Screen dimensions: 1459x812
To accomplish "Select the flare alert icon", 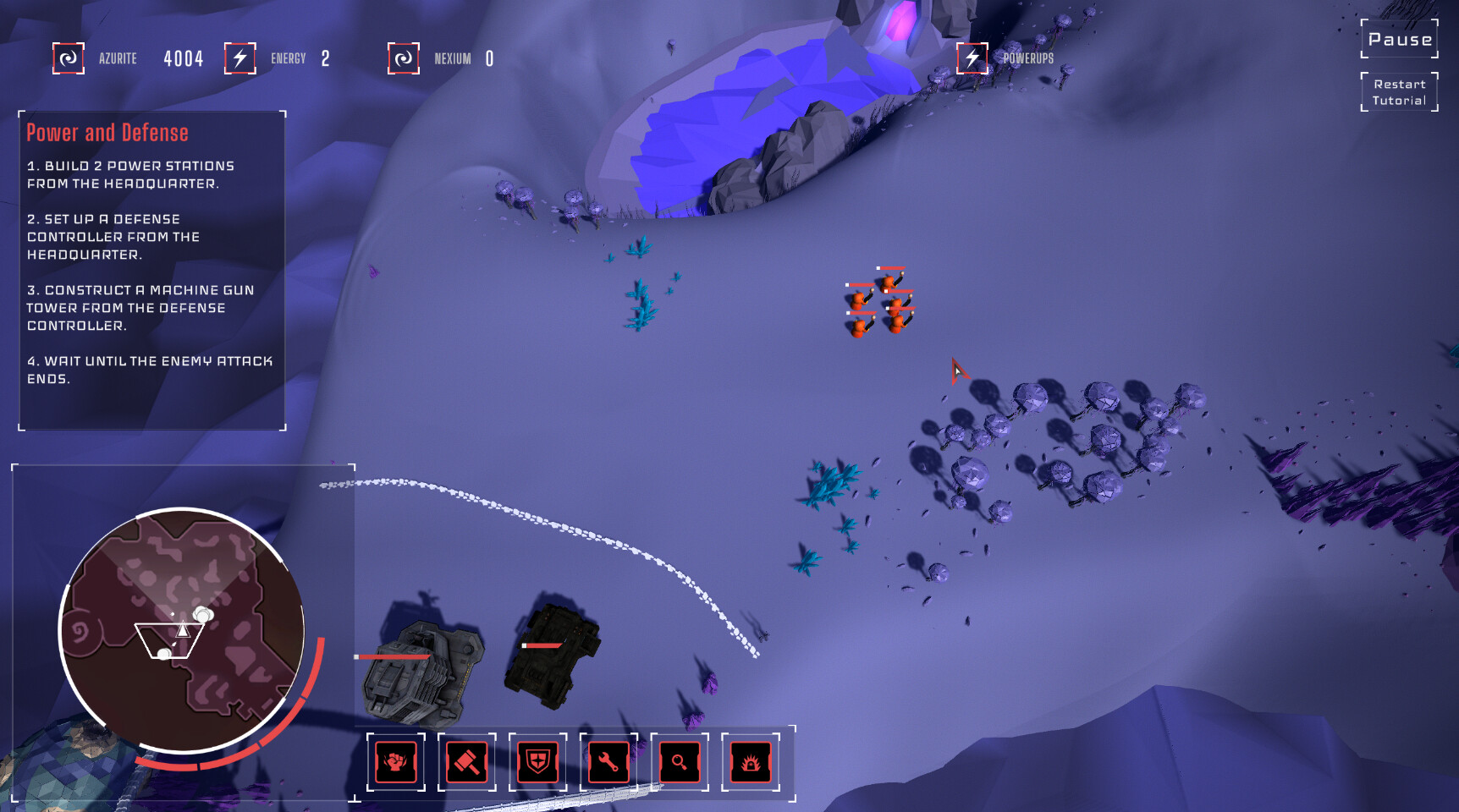I will click(x=751, y=762).
